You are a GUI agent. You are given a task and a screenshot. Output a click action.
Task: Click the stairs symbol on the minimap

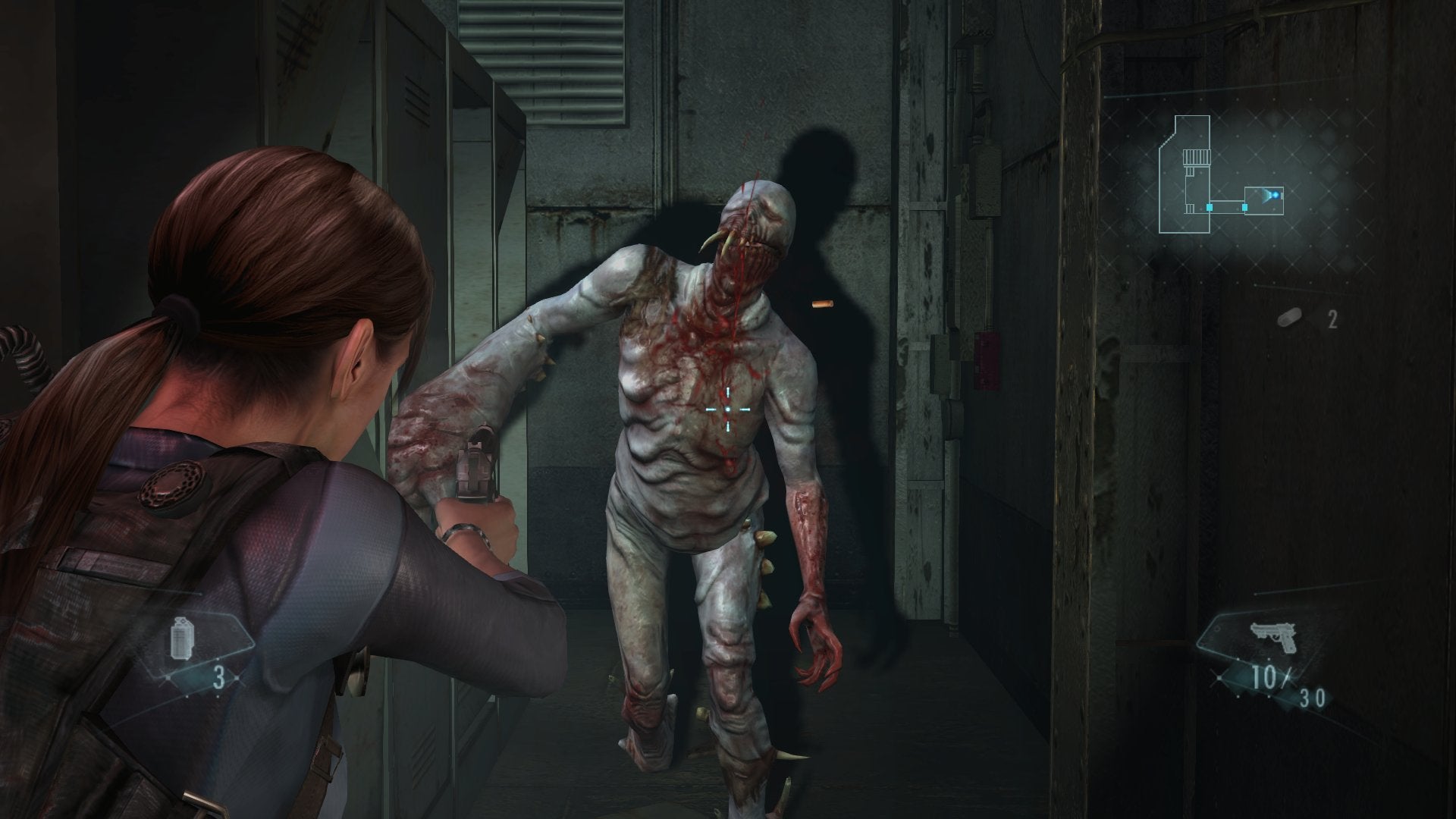pyautogui.click(x=1197, y=157)
